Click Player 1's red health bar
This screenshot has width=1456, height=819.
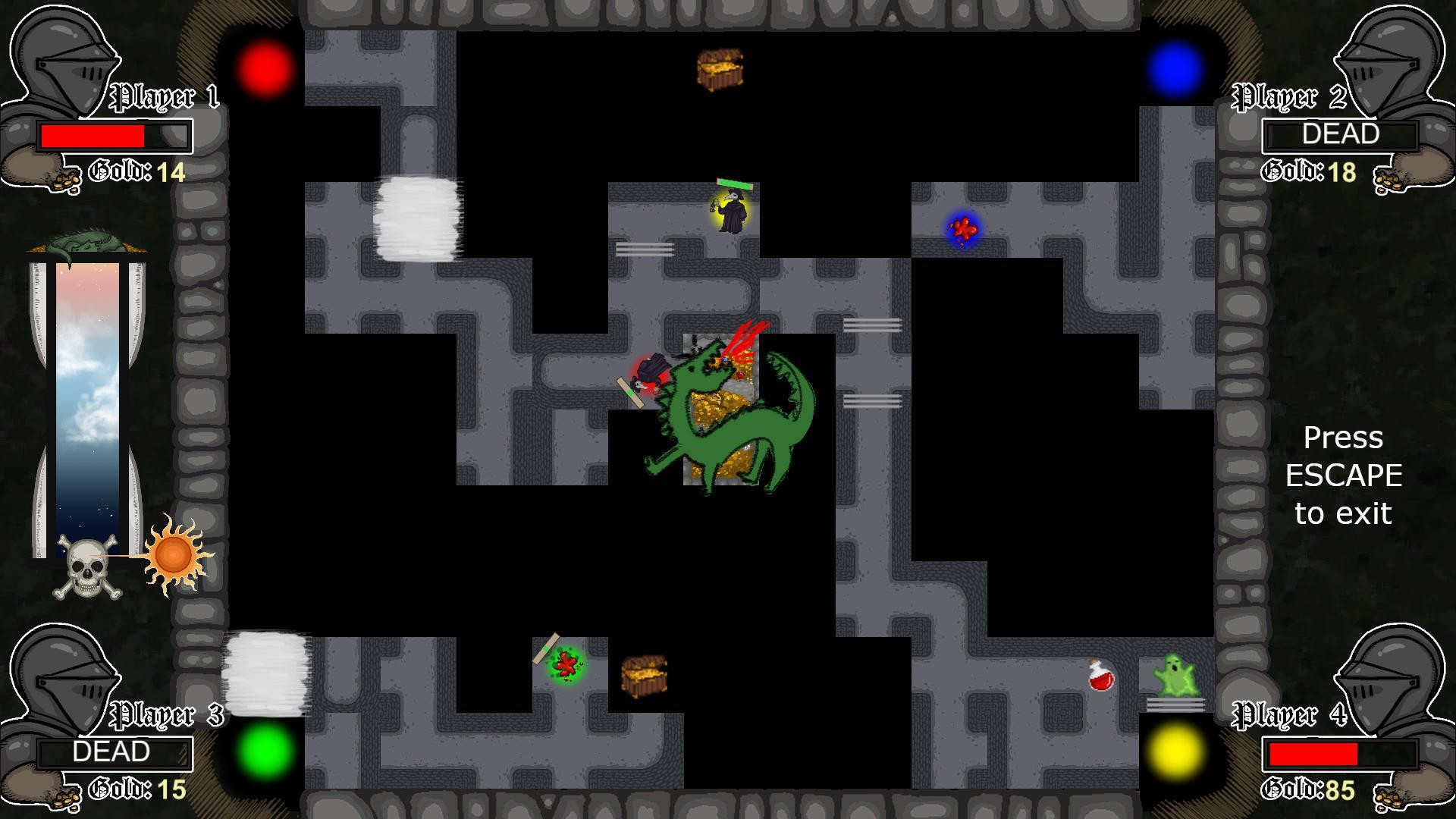click(x=94, y=136)
